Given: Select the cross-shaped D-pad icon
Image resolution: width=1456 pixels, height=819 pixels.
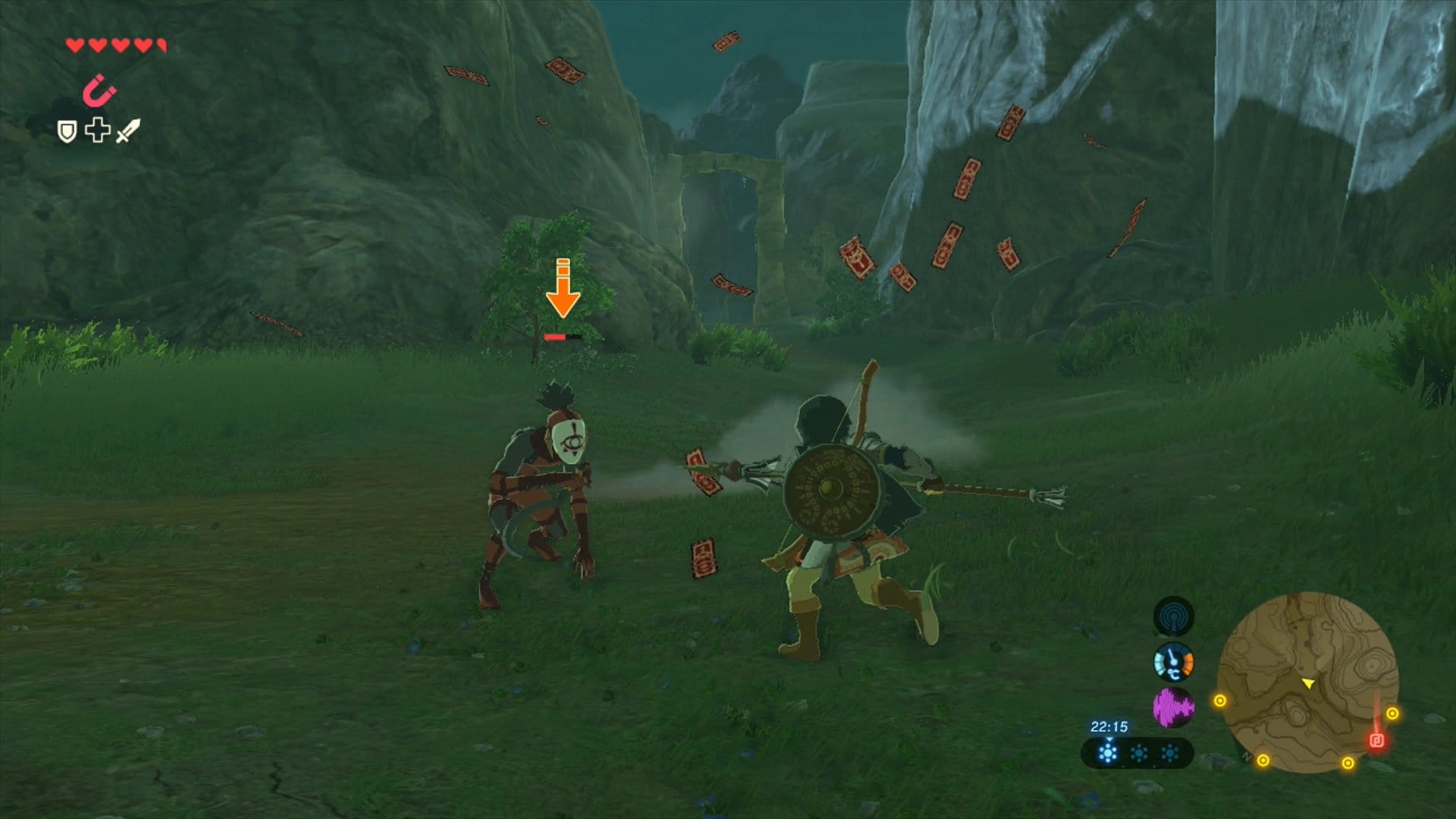Looking at the screenshot, I should [97, 130].
